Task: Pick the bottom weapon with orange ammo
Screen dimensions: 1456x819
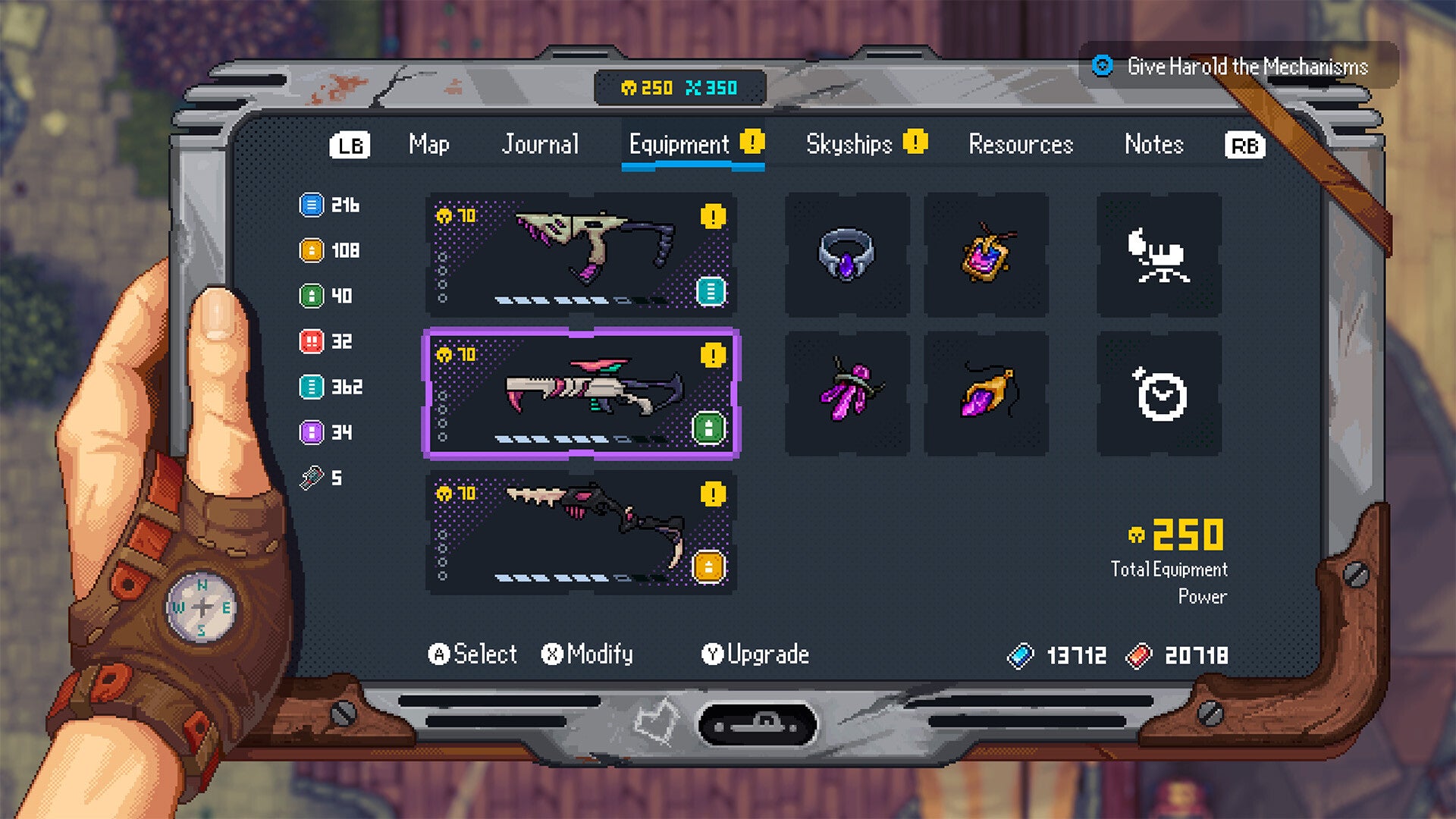Action: click(x=581, y=532)
